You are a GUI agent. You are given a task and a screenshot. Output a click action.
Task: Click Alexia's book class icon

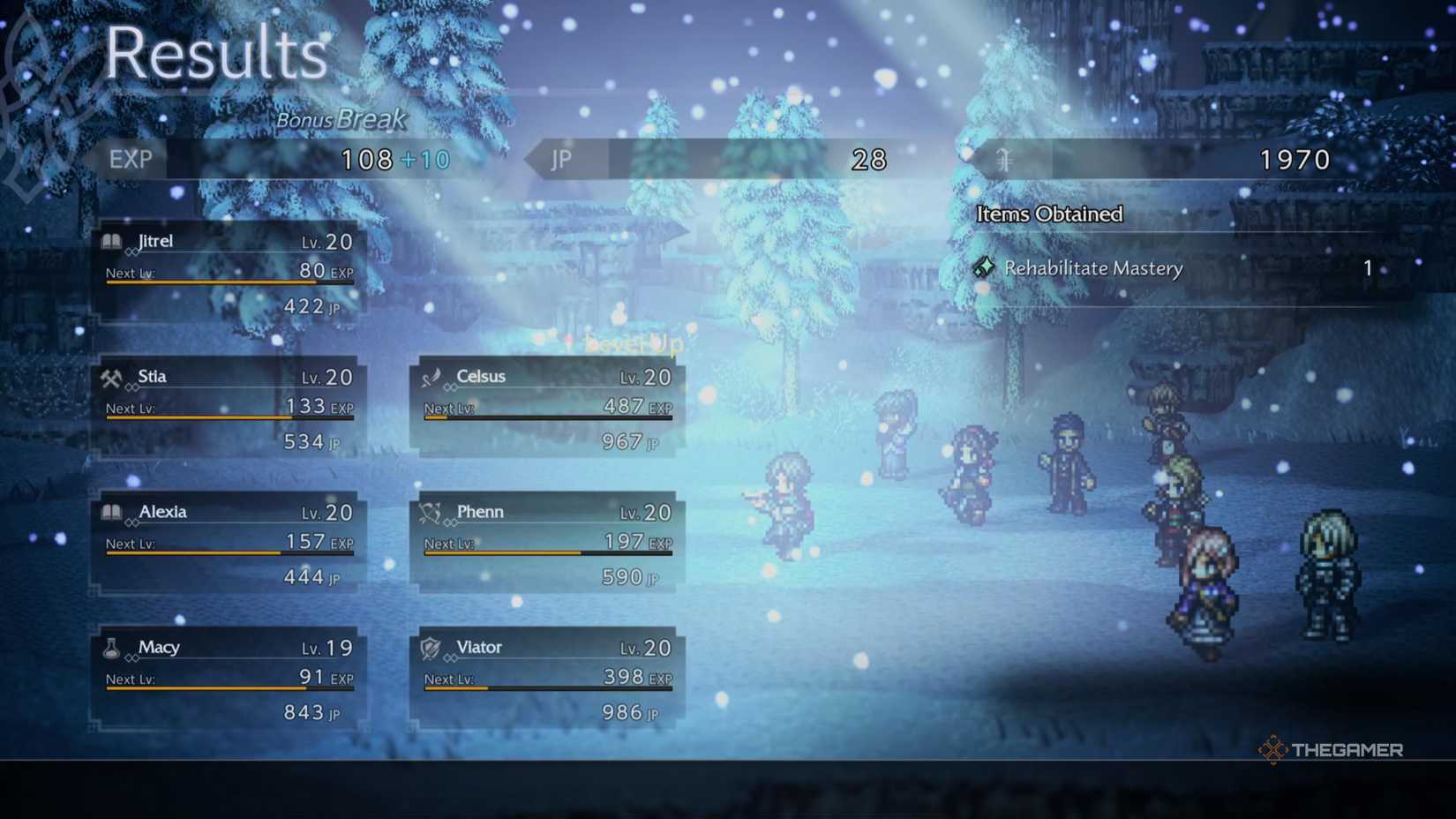[112, 512]
